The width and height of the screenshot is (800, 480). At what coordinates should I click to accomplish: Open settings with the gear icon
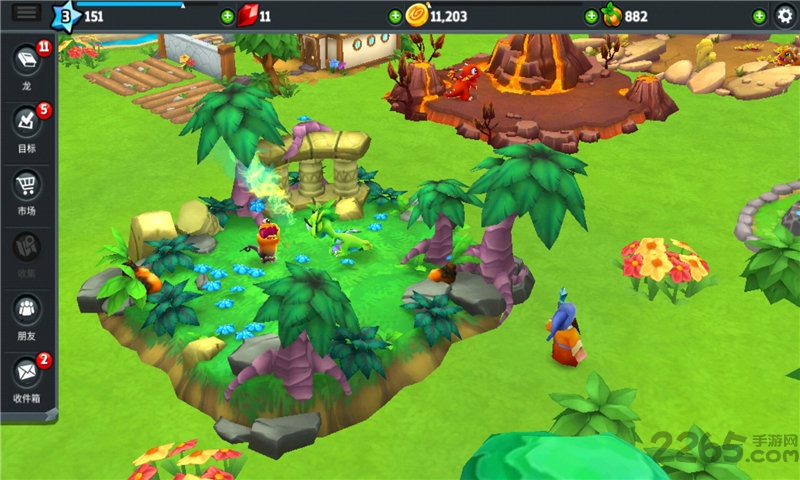tap(785, 15)
